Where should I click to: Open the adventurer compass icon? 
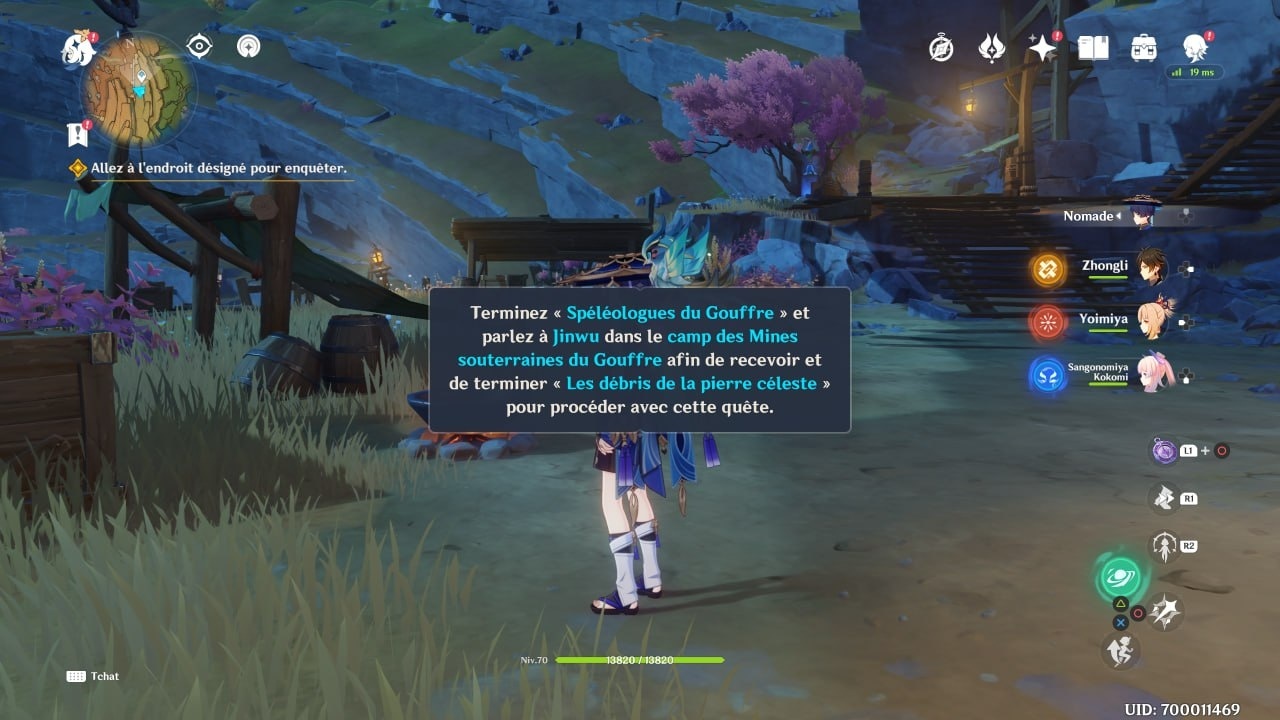[941, 47]
